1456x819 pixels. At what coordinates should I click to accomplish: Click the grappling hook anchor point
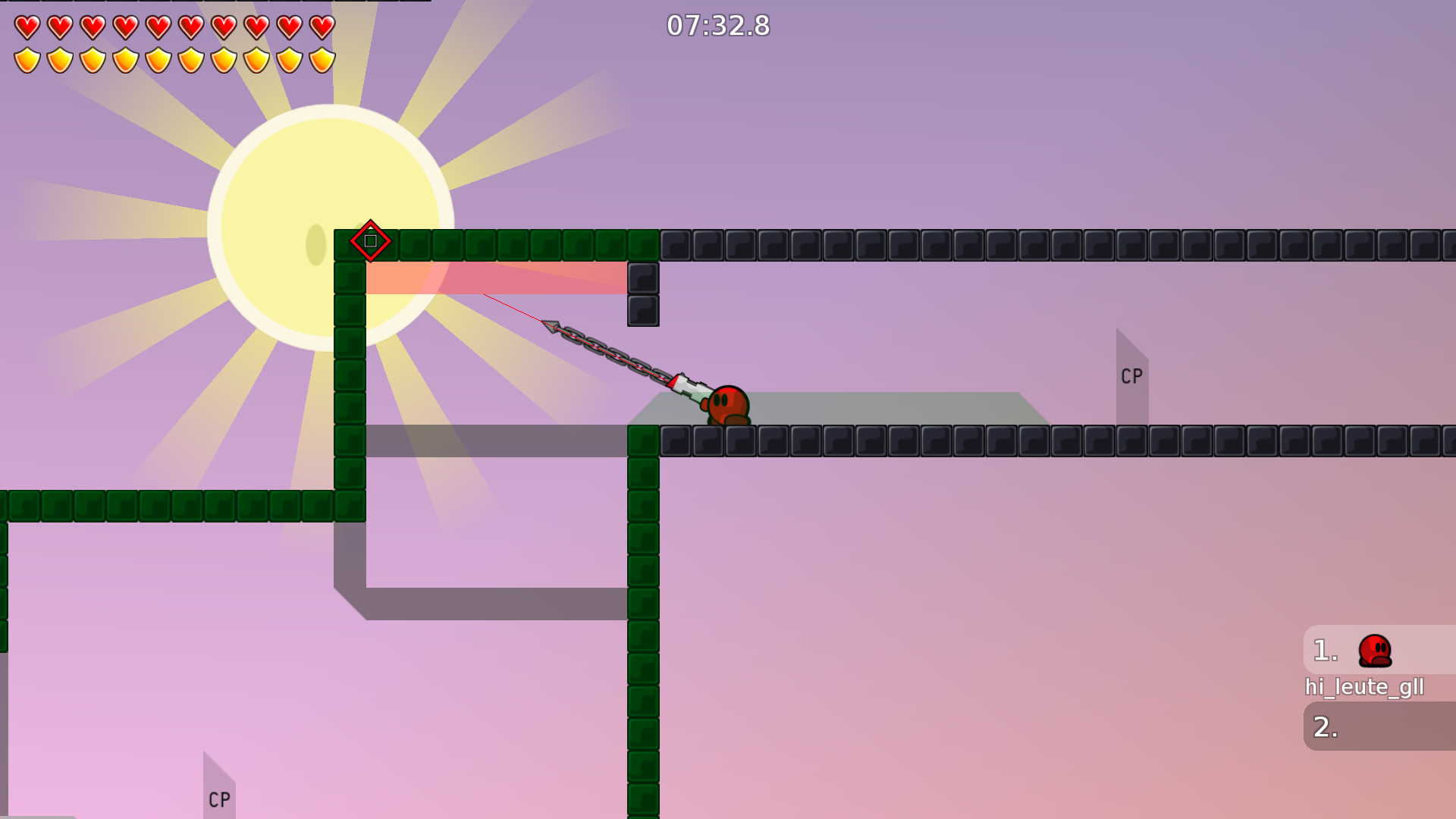[551, 326]
